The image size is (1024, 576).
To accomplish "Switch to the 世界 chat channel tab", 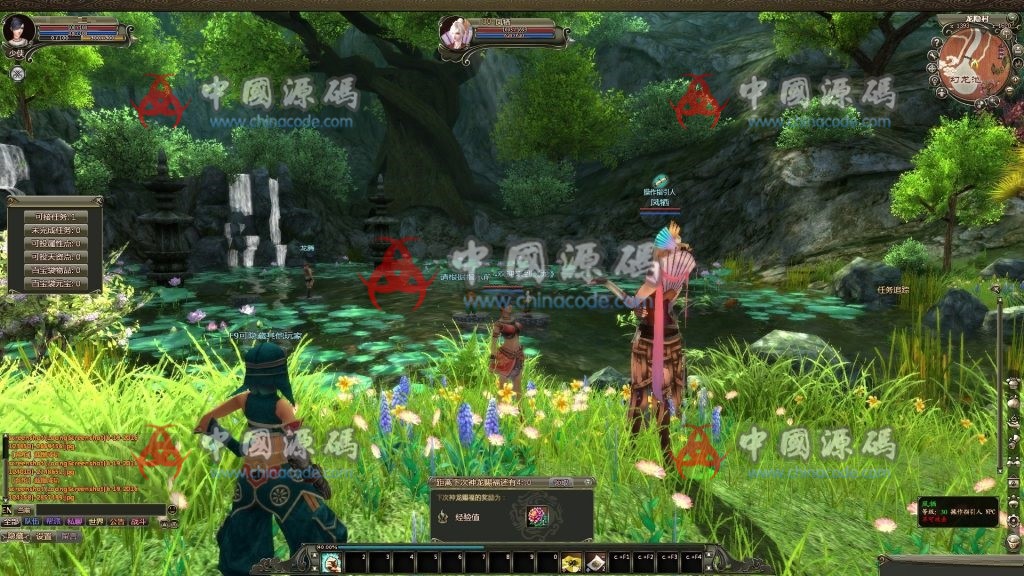I will [95, 522].
